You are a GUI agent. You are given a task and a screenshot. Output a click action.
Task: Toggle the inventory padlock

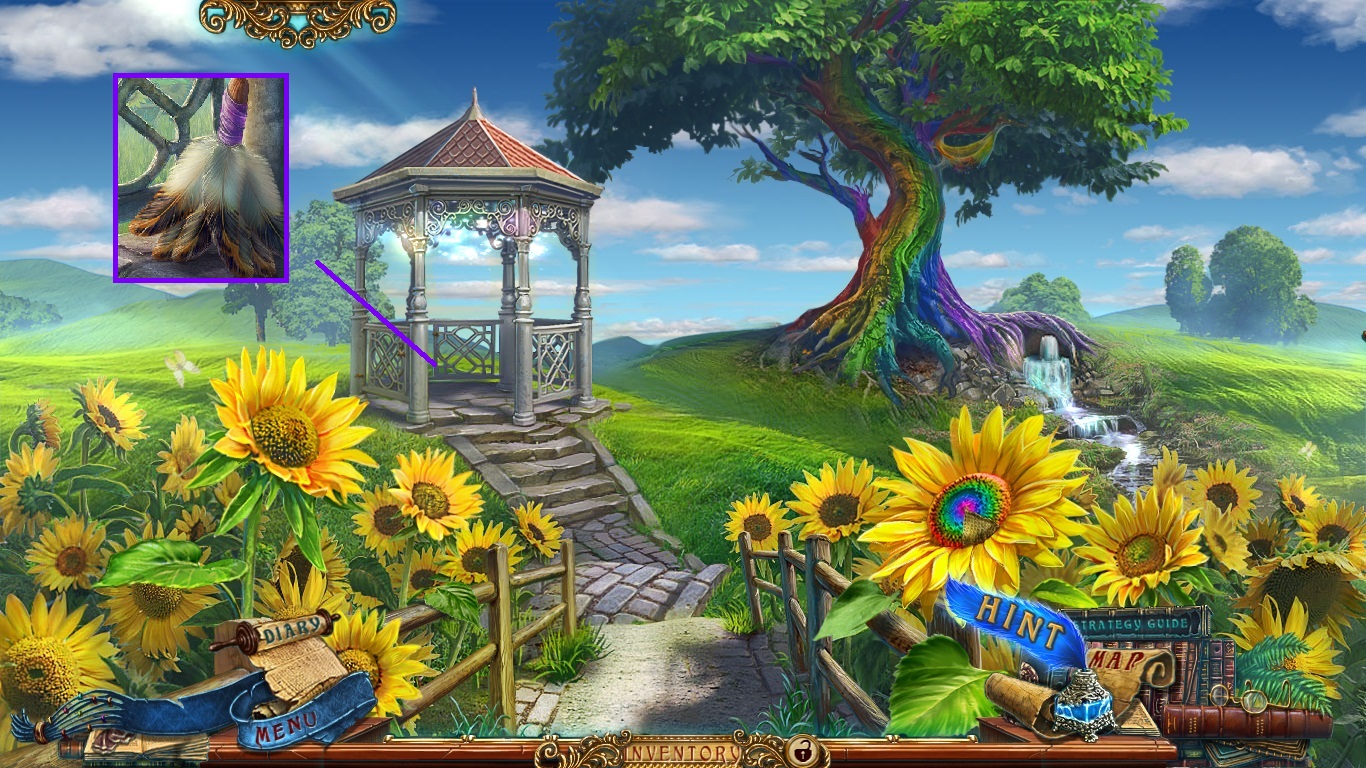pyautogui.click(x=800, y=750)
